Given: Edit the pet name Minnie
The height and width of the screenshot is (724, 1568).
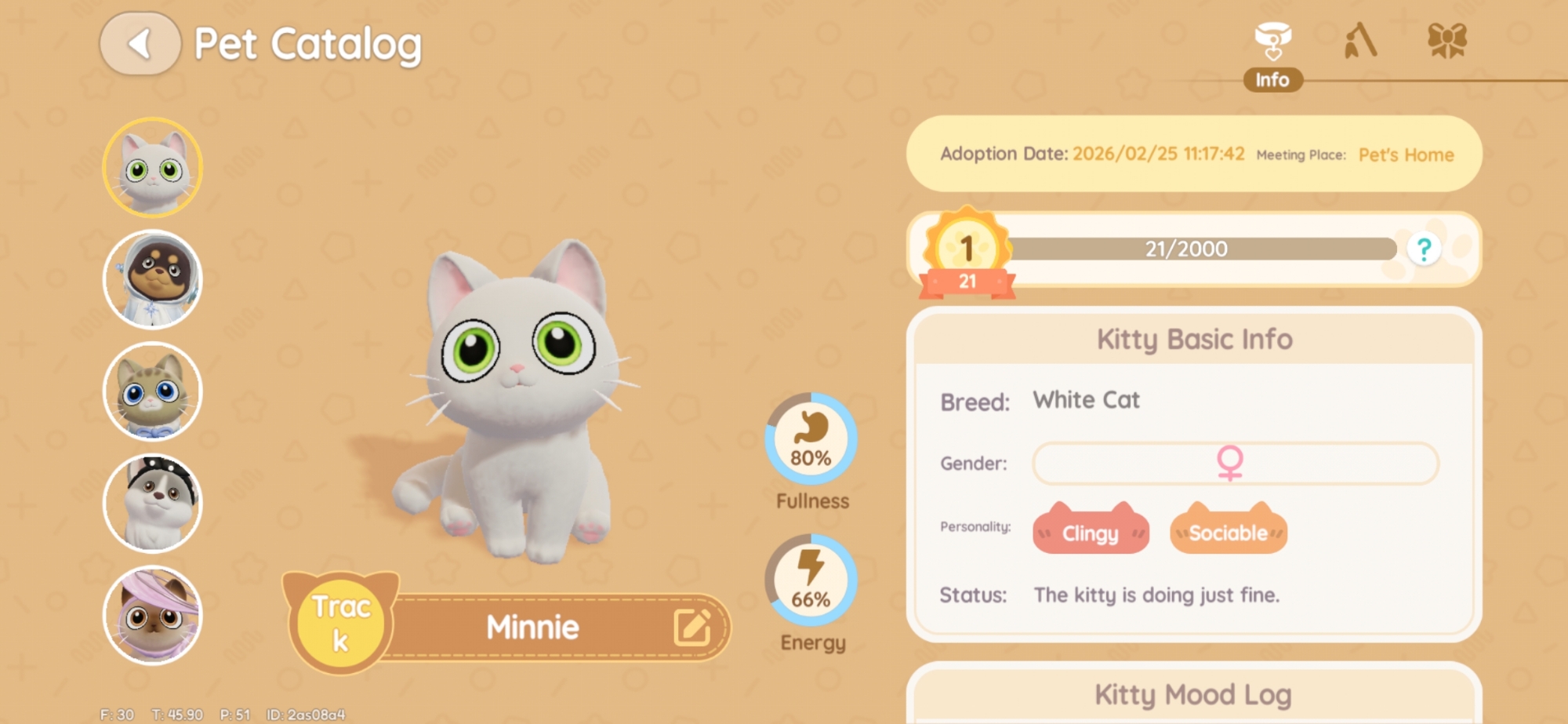Looking at the screenshot, I should (691, 627).
